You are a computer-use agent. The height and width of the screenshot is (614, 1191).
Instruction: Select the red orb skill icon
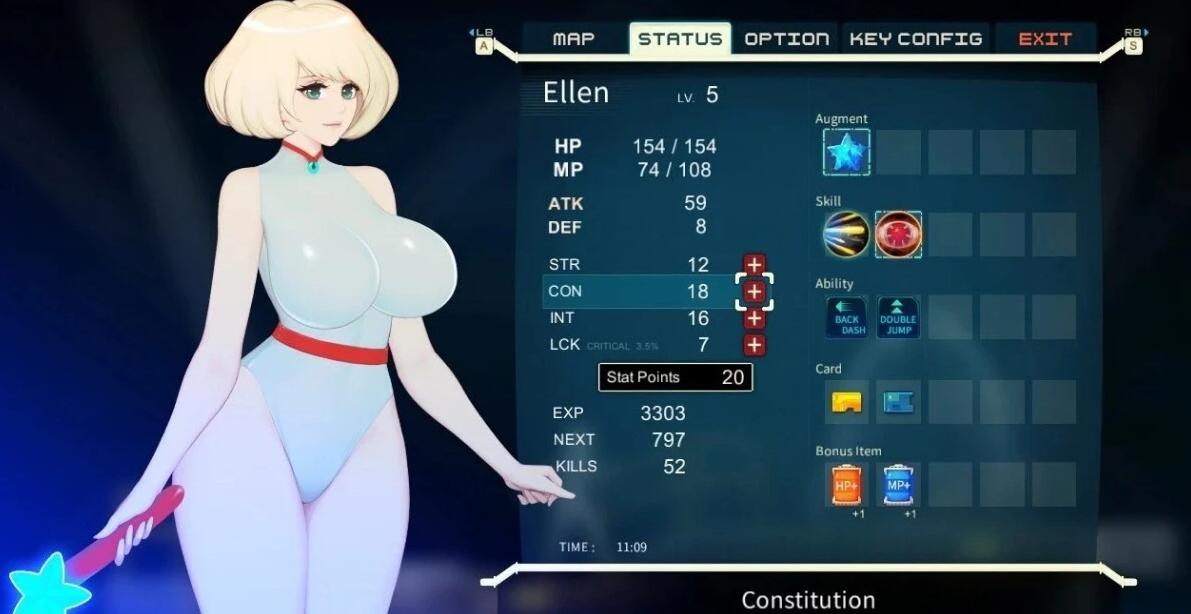(898, 234)
